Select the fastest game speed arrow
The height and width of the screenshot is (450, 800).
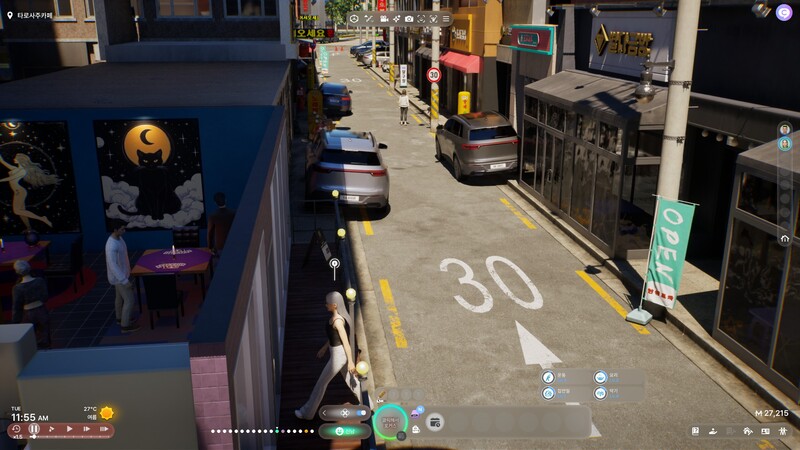tap(103, 429)
